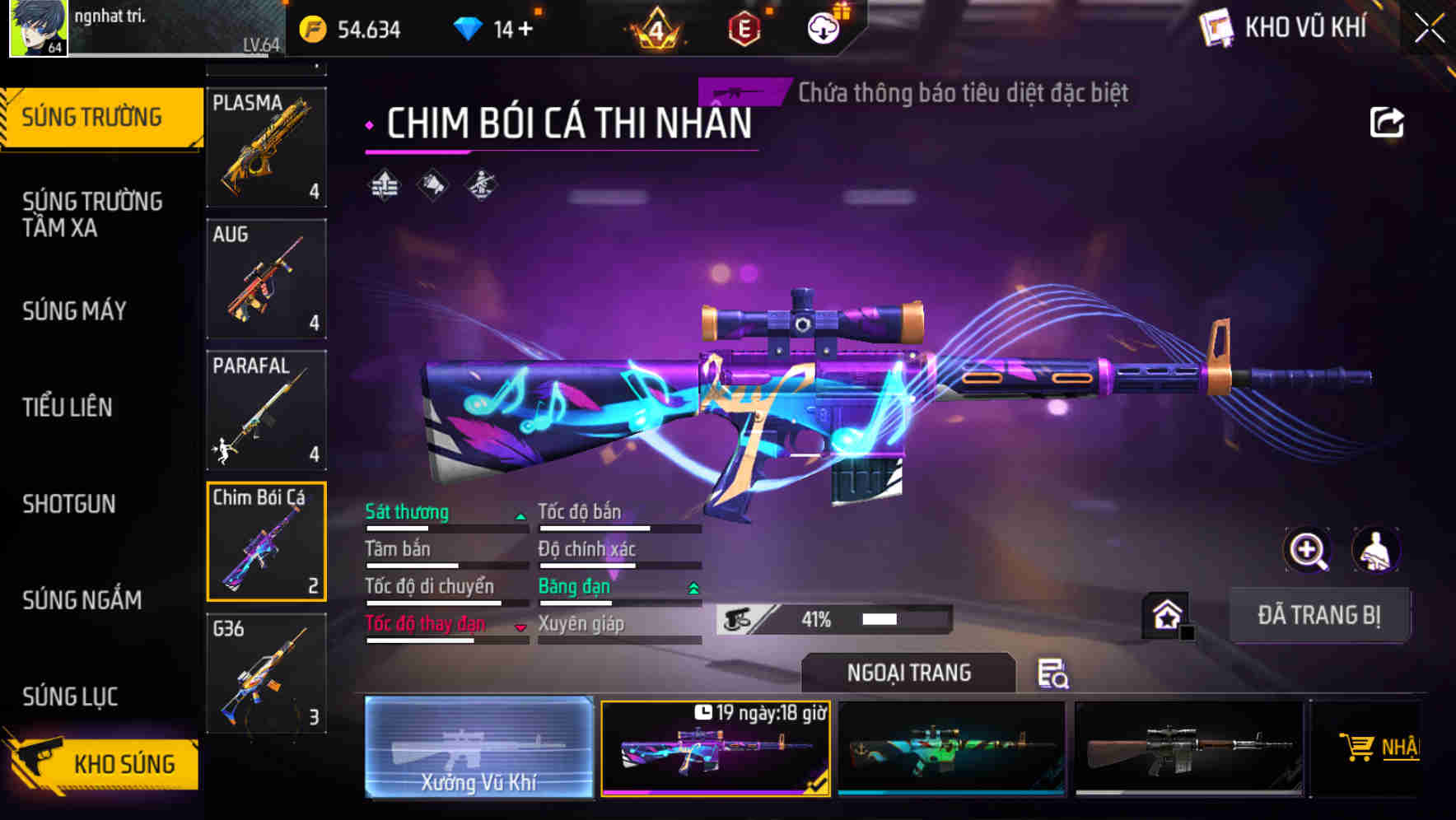Open the NGOẠI TRANG tab
This screenshot has height=820, width=1456.
click(907, 672)
